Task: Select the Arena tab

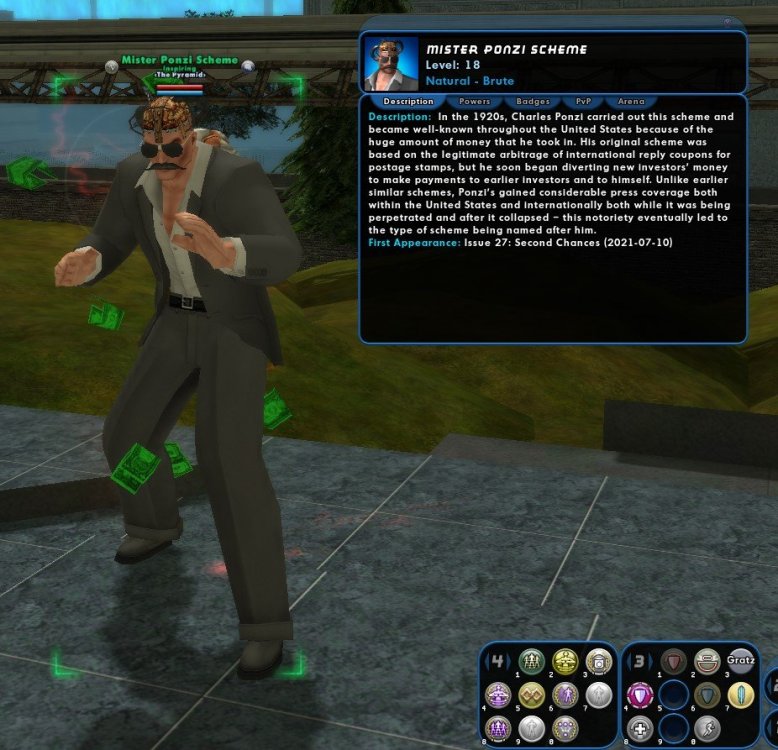Action: [631, 101]
